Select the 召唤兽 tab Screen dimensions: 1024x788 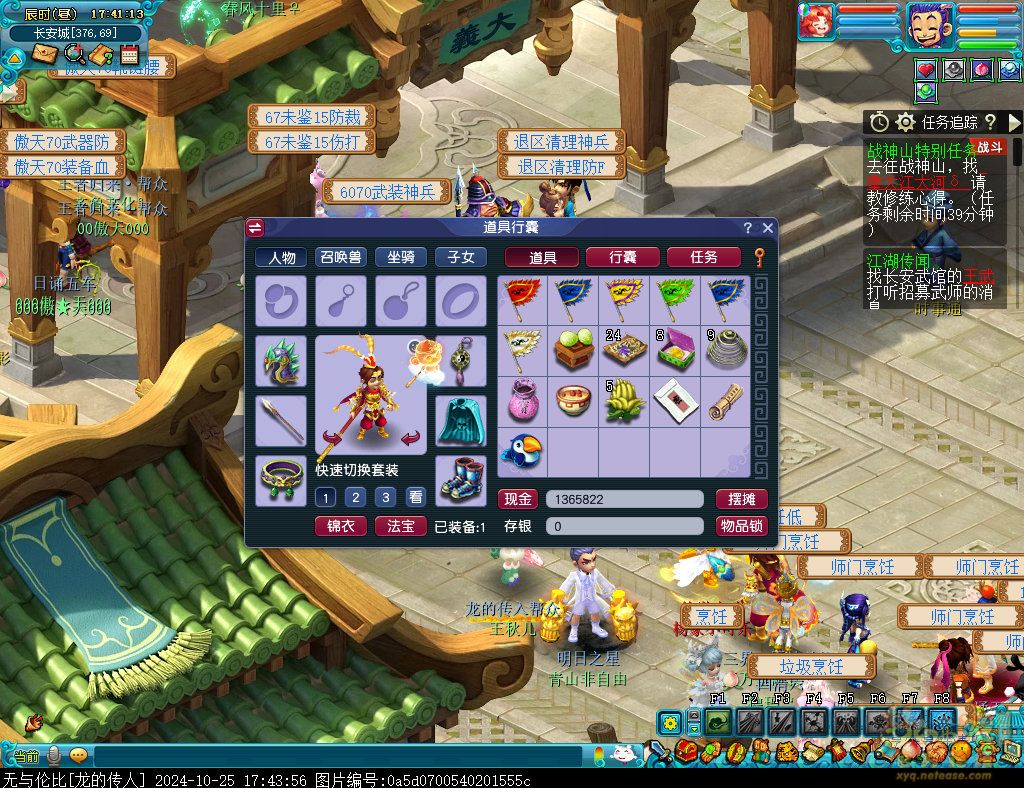(x=340, y=257)
